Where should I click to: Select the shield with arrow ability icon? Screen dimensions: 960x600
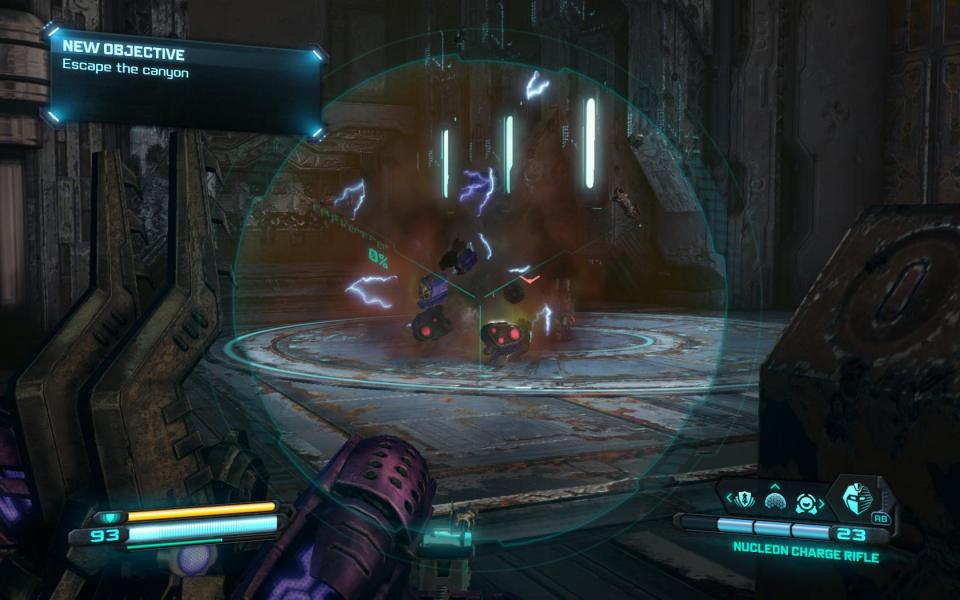(x=744, y=499)
